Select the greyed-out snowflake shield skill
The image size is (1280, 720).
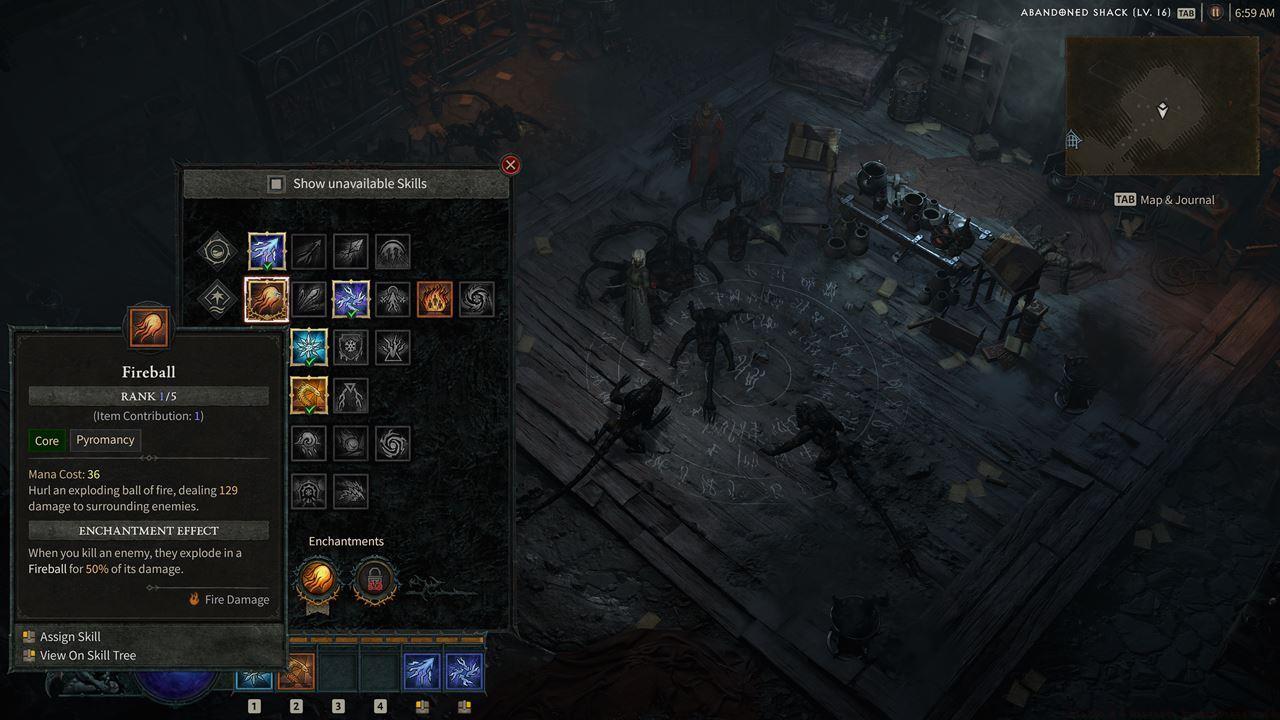[351, 347]
